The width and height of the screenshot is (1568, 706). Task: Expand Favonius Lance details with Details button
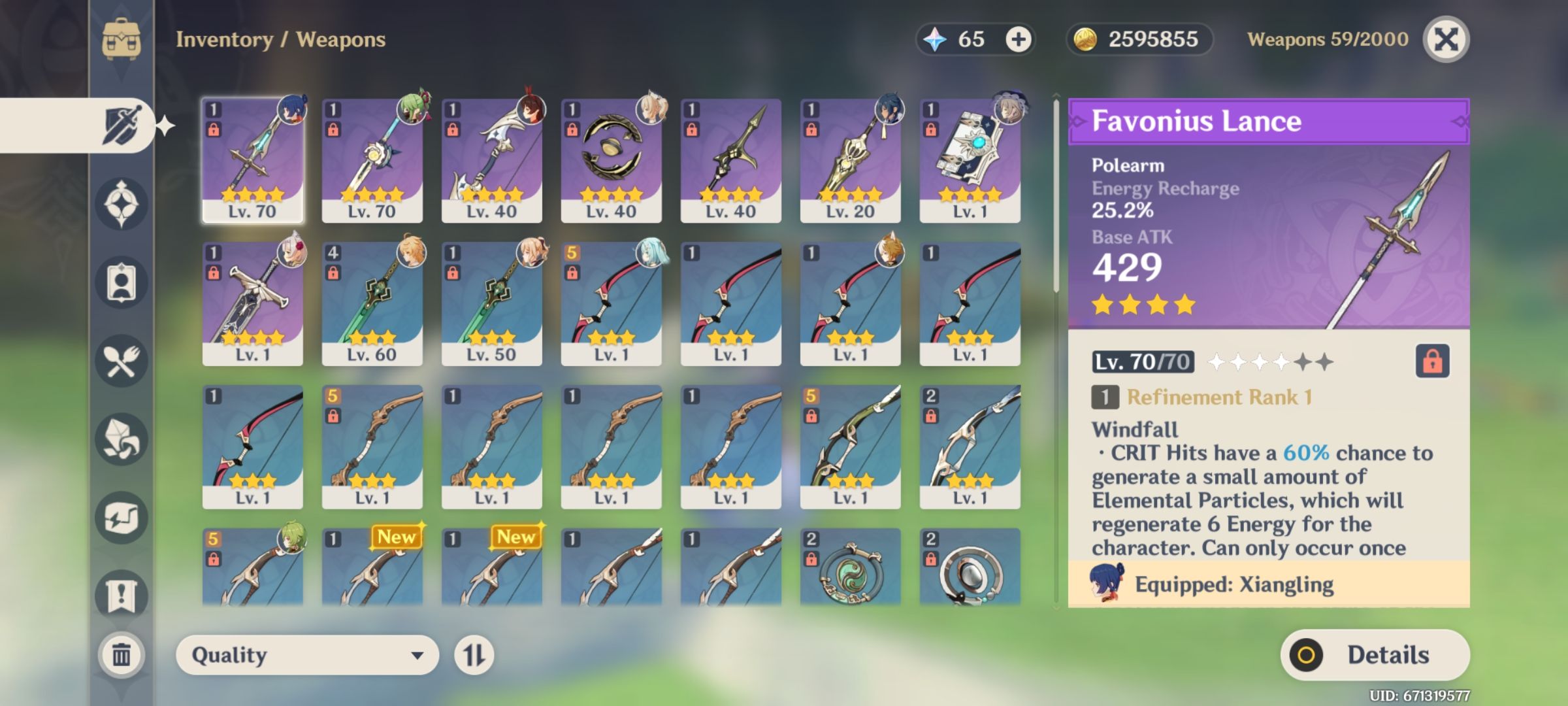pos(1375,654)
